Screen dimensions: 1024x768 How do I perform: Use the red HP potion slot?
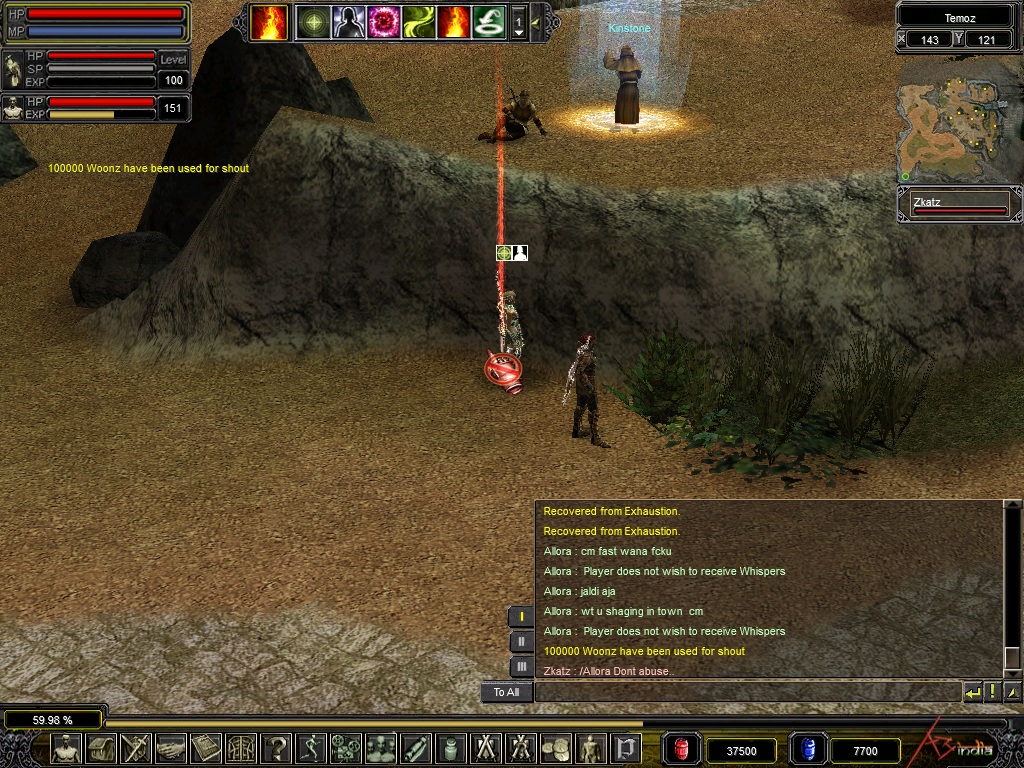pos(682,749)
